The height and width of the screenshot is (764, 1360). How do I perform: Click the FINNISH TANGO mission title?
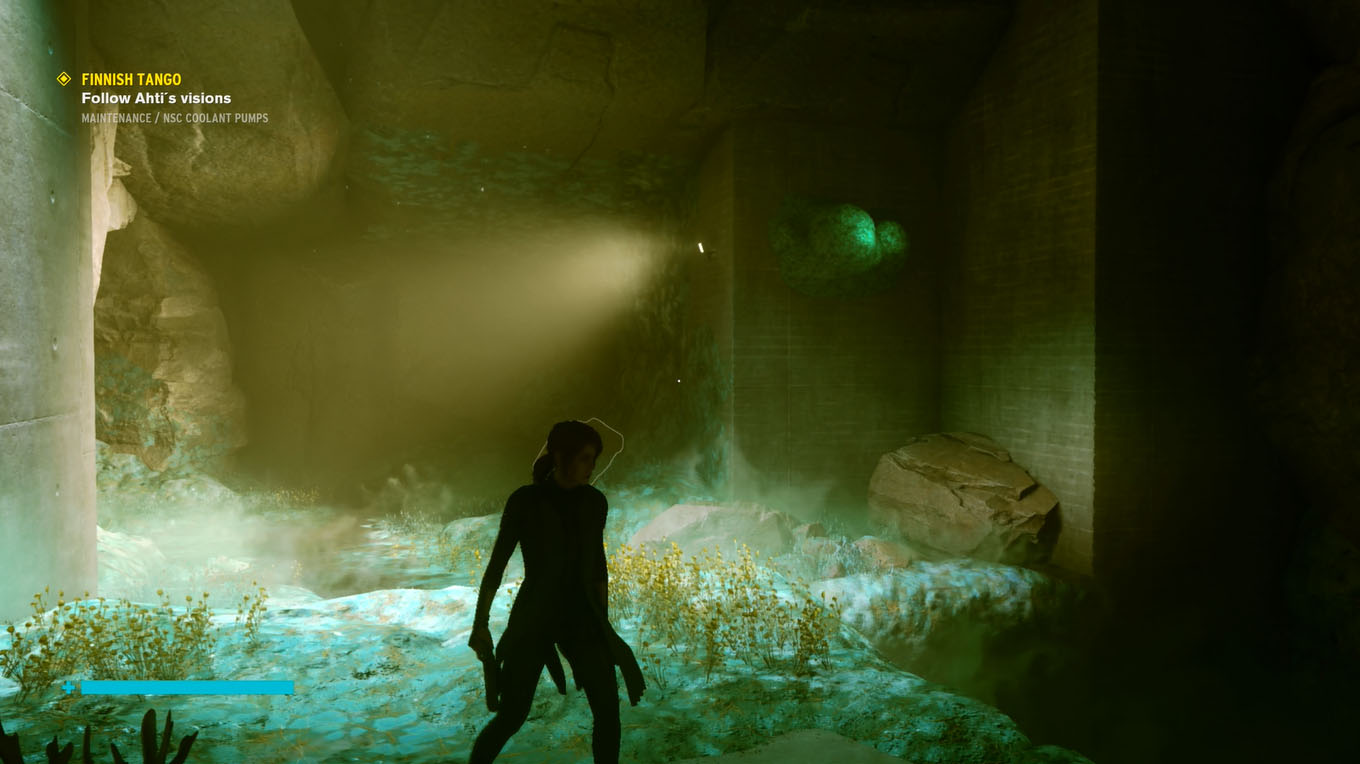[x=131, y=78]
